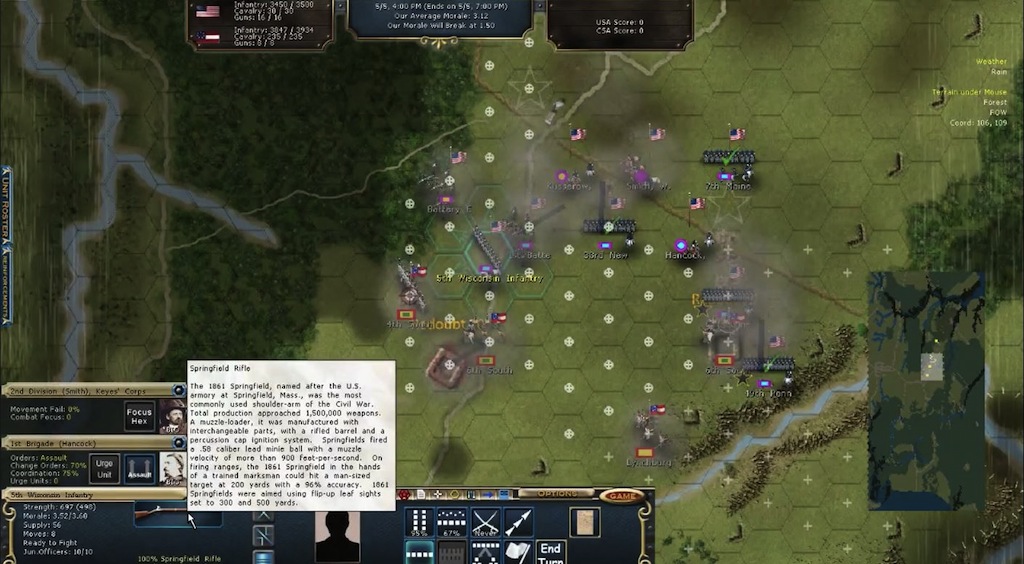
Task: Open the Game menu
Action: (x=622, y=495)
